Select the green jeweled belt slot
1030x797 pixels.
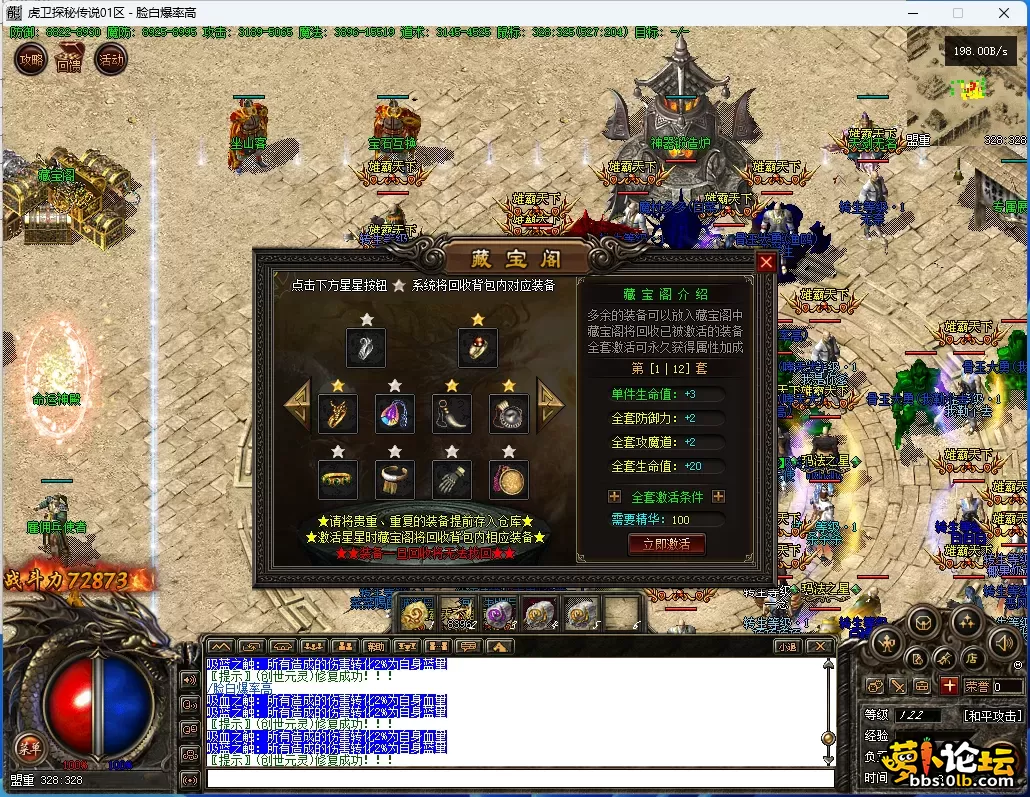tap(338, 480)
